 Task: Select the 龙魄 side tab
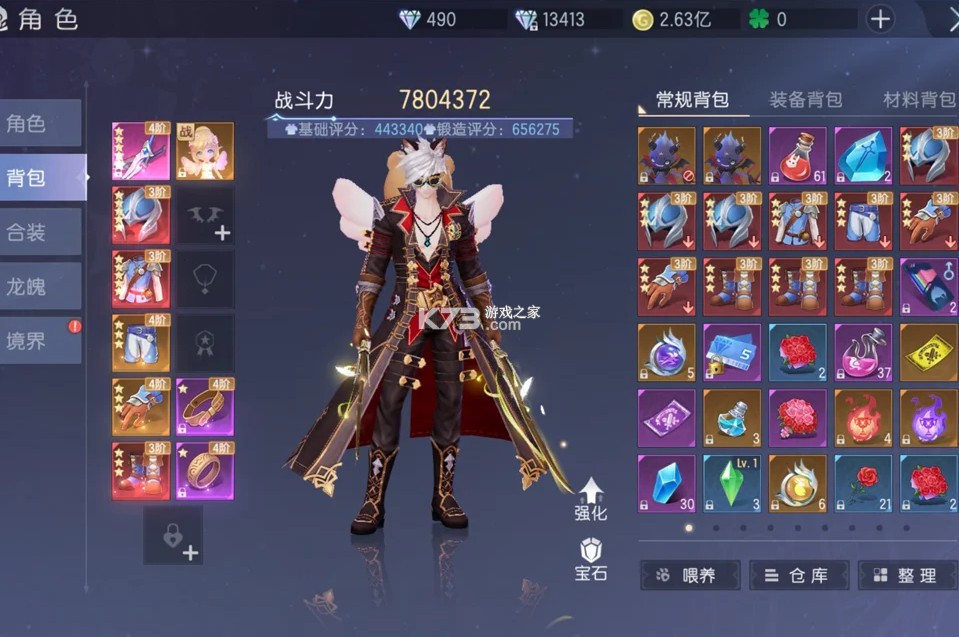point(40,287)
